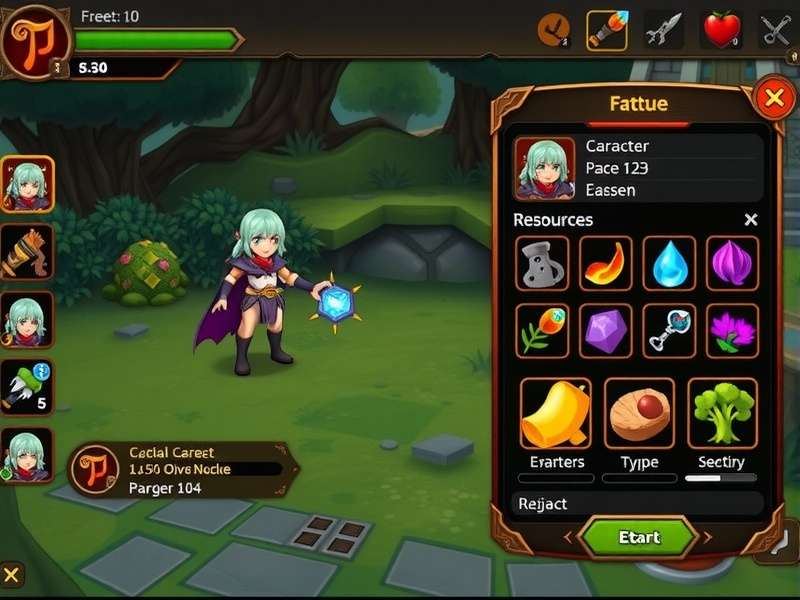Pick the silver key resource slot
The width and height of the screenshot is (800, 600).
coord(668,330)
